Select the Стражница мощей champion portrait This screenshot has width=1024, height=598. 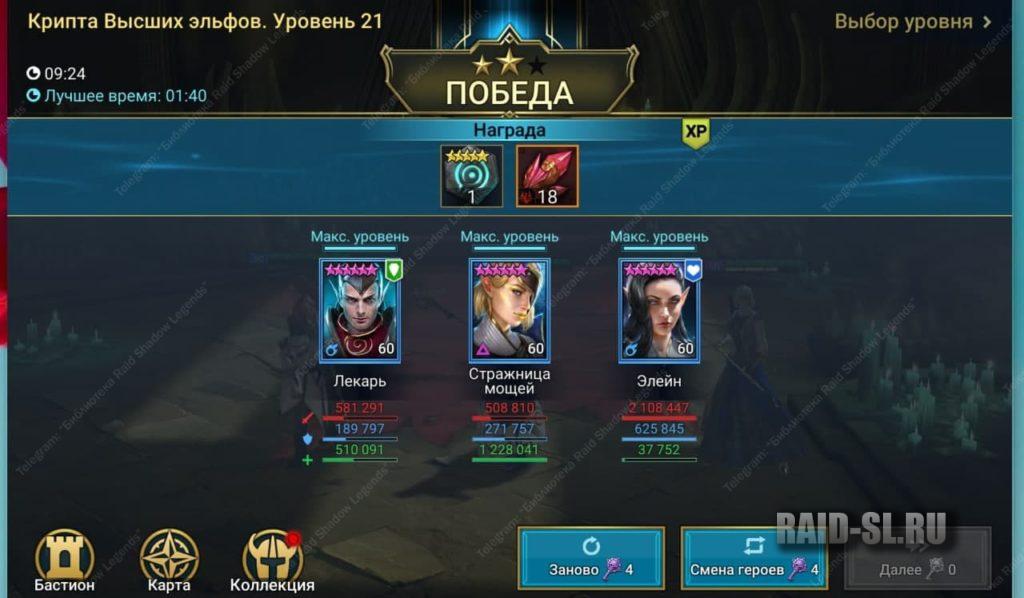(509, 311)
